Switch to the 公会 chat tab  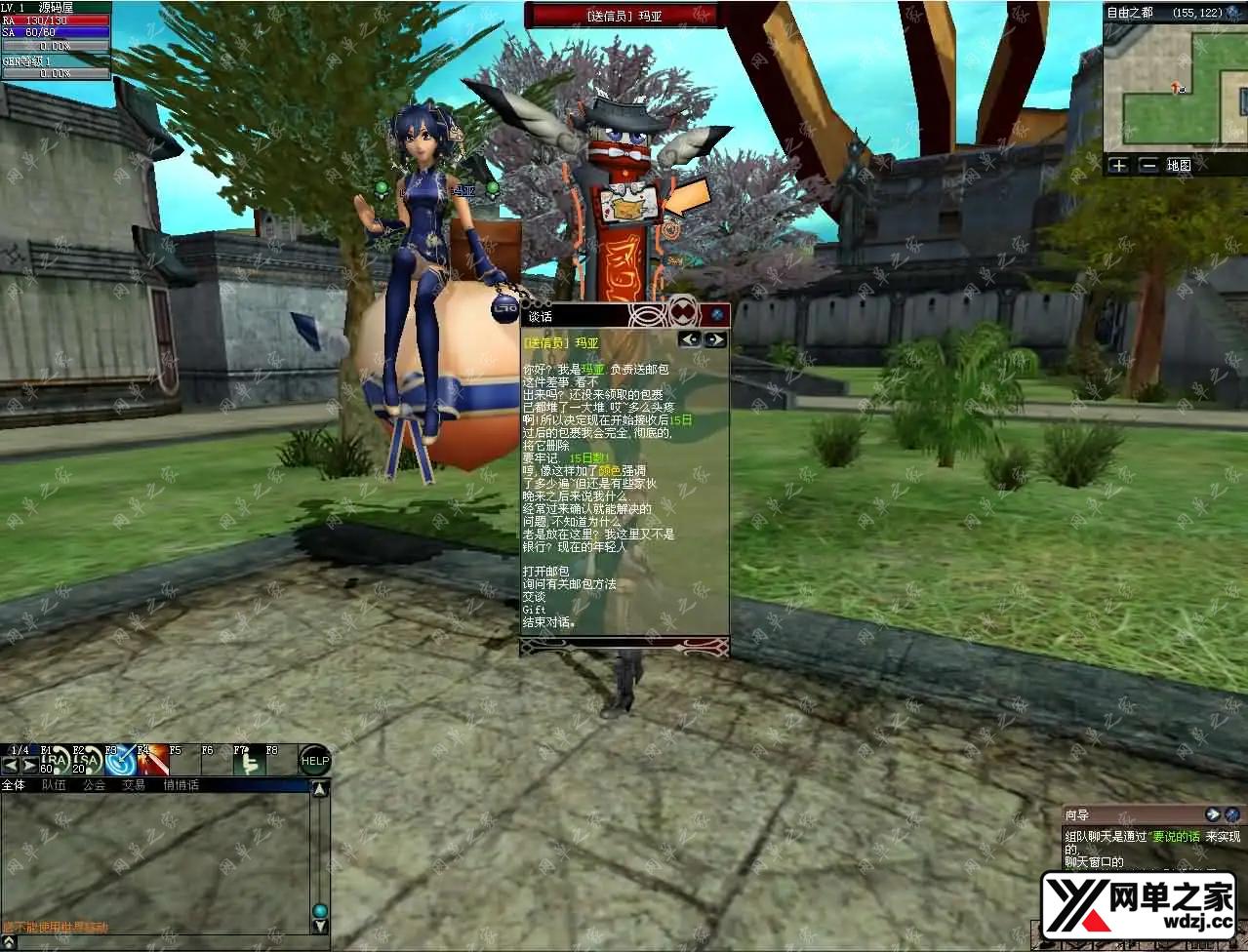point(94,785)
